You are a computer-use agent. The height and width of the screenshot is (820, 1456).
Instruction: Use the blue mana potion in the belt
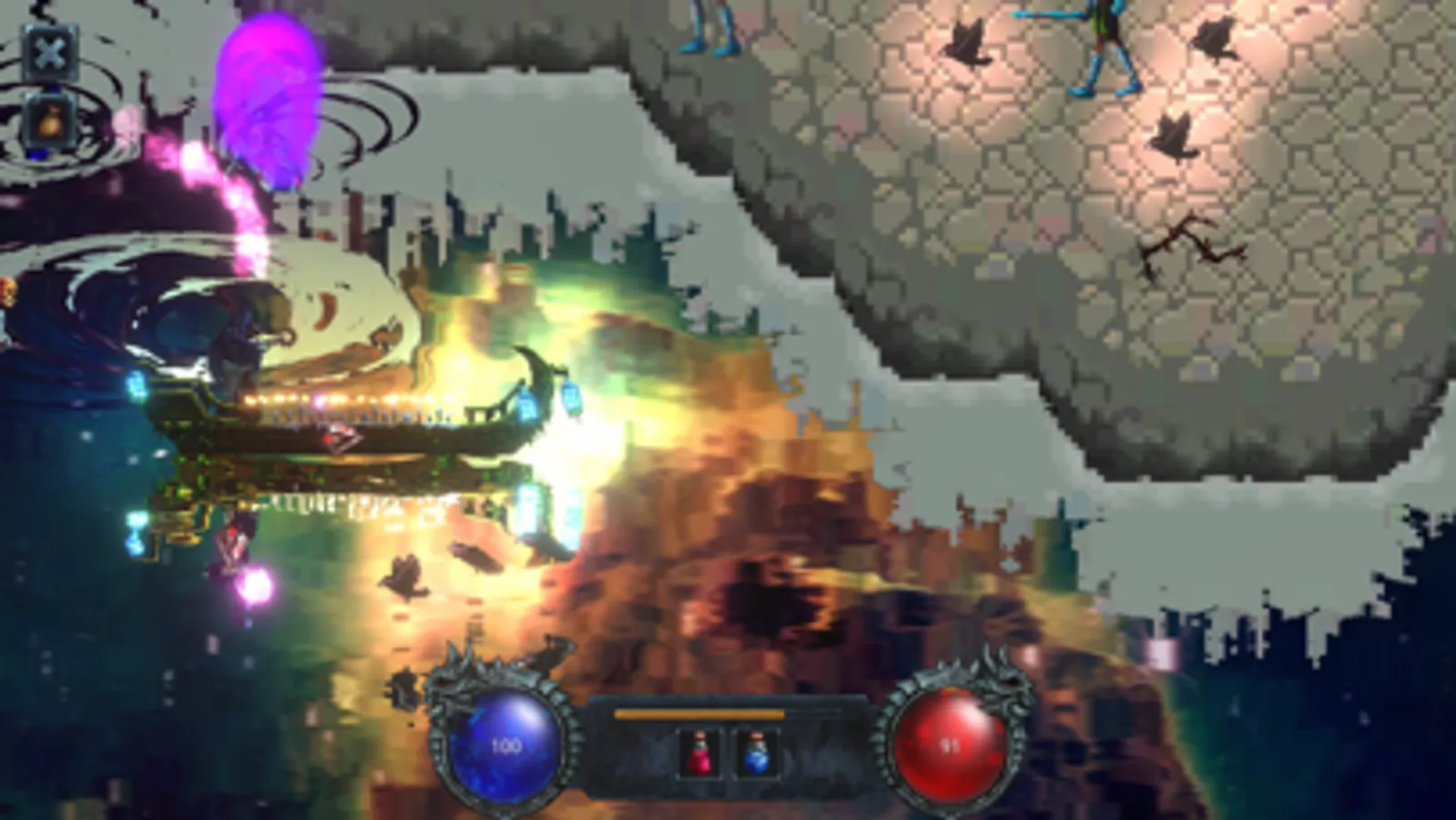click(756, 754)
